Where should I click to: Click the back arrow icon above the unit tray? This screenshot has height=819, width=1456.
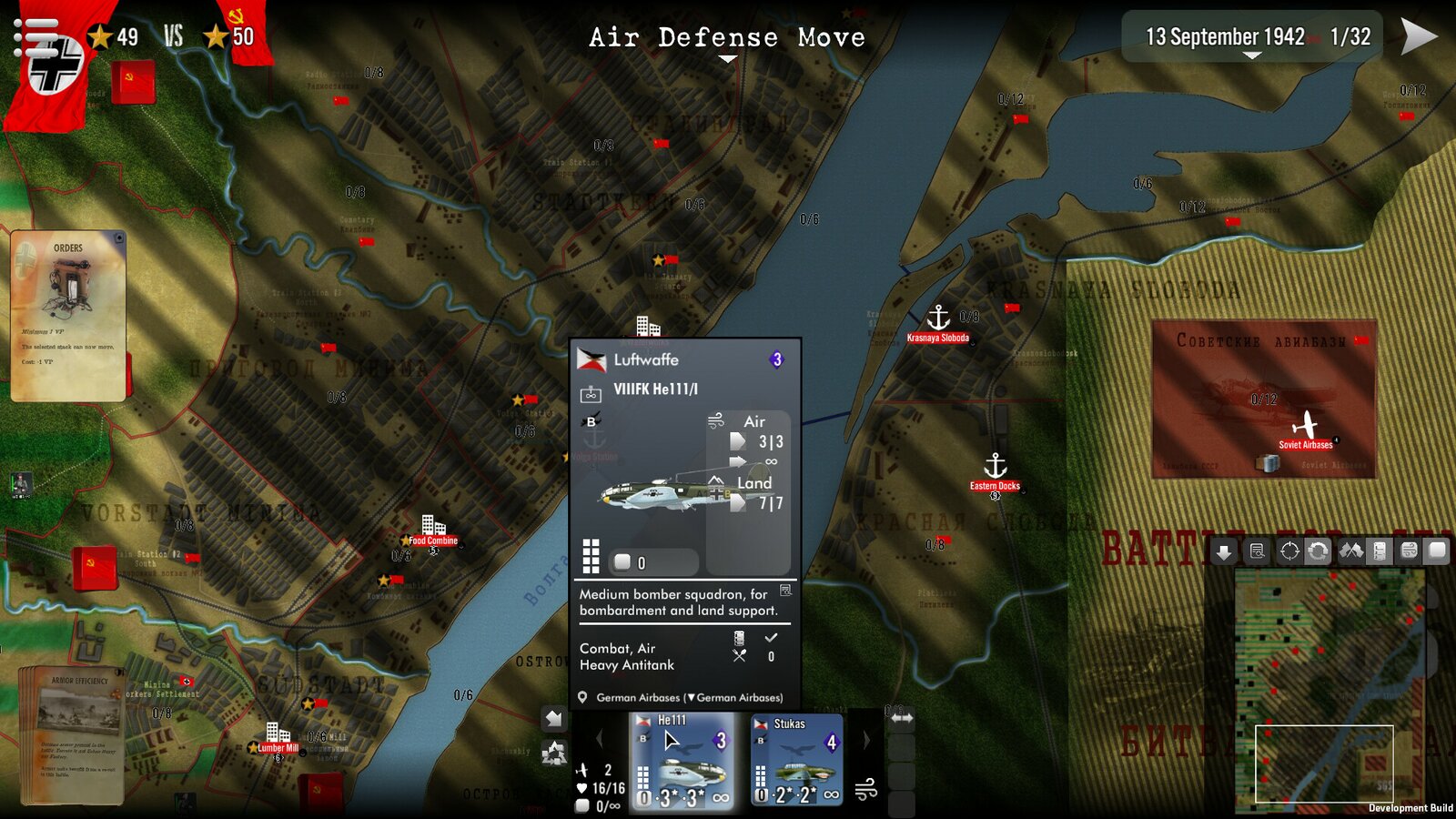click(552, 719)
